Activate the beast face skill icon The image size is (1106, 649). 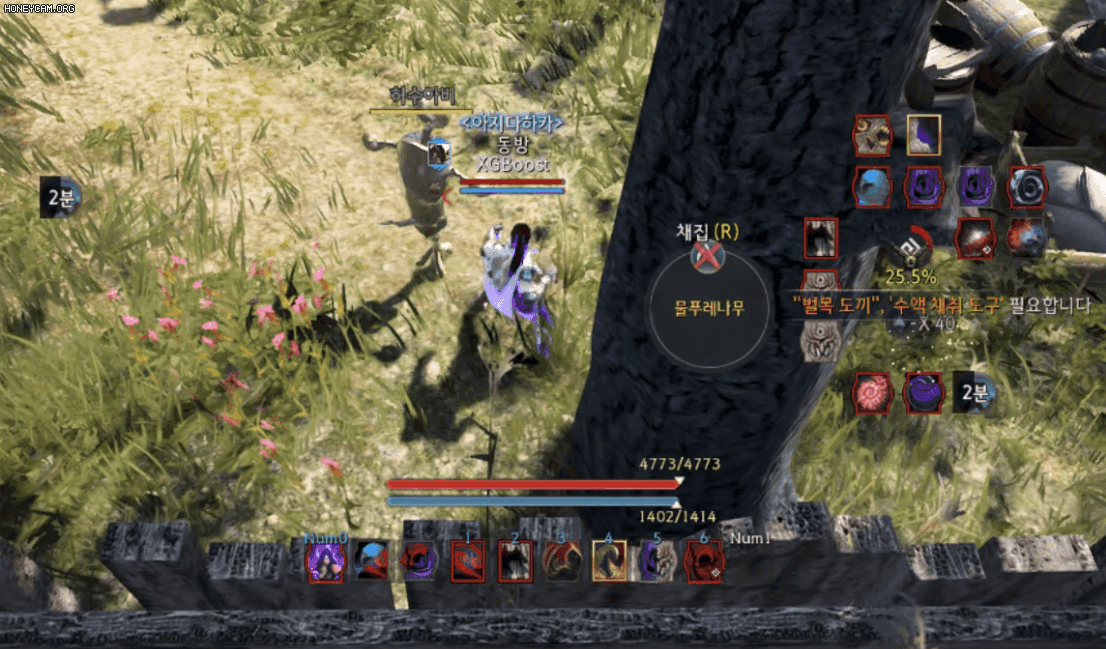[872, 135]
